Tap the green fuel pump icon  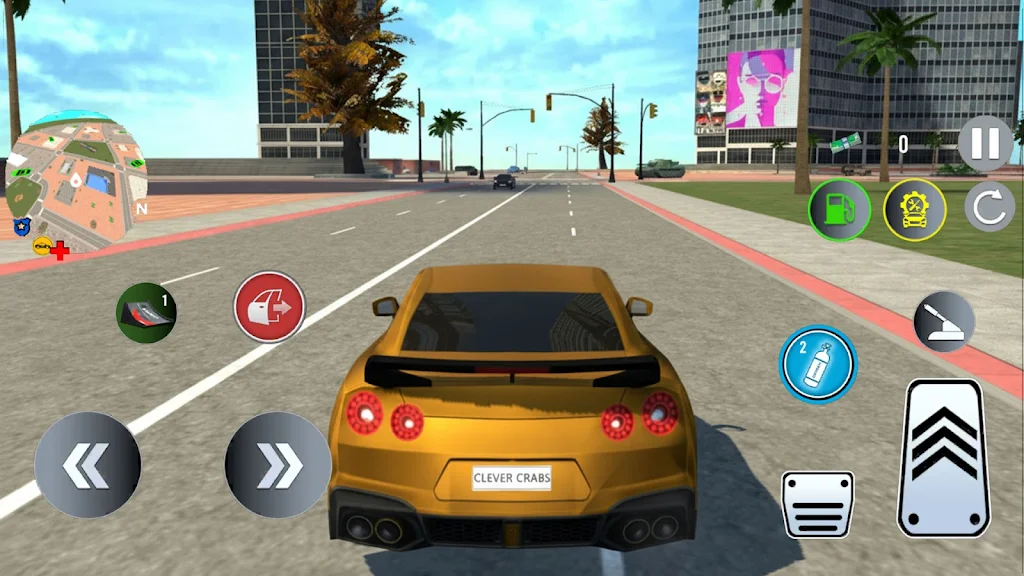point(839,210)
